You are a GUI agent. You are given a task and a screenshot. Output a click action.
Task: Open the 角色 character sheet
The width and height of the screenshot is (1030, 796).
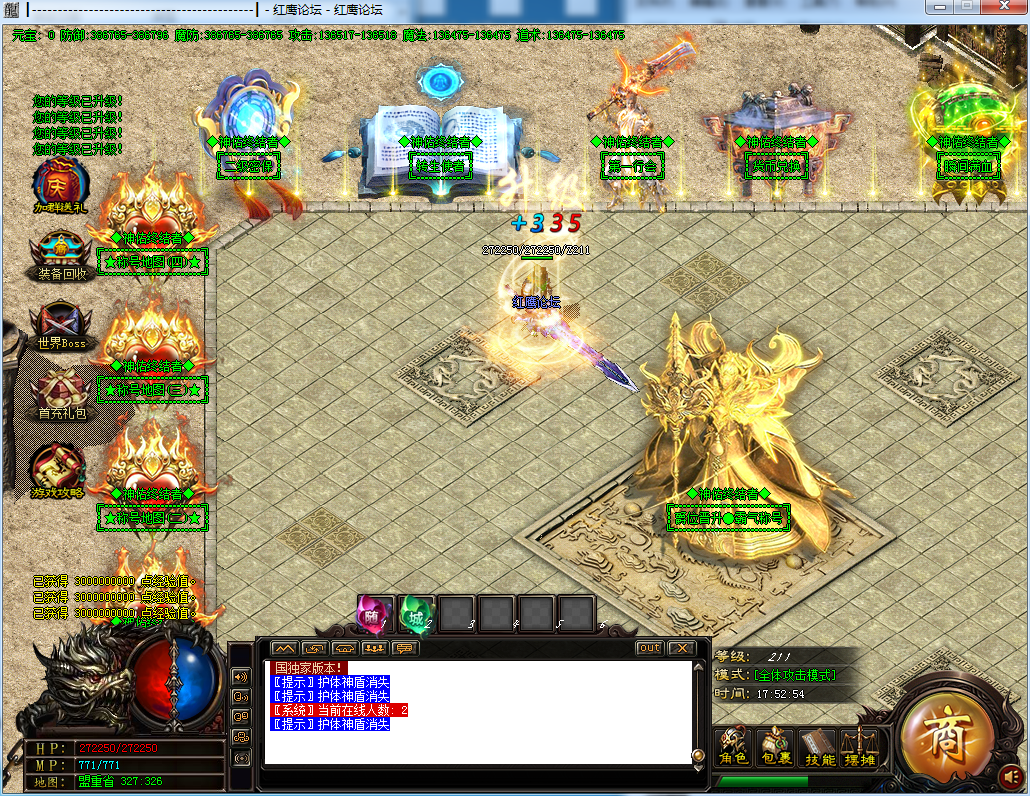click(735, 746)
